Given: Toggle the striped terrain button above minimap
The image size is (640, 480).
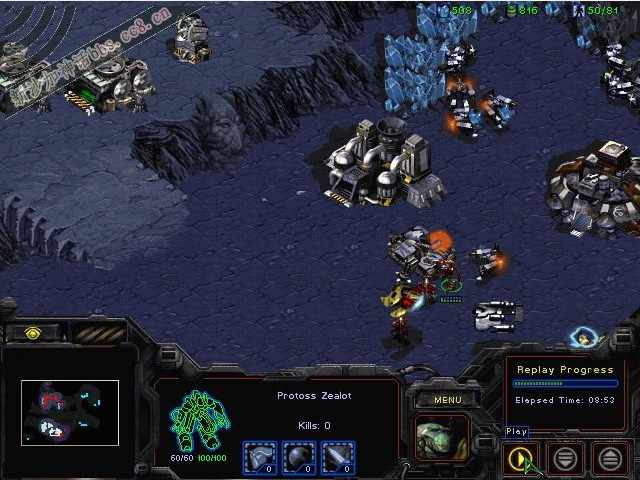Looking at the screenshot, I should coord(98,332).
